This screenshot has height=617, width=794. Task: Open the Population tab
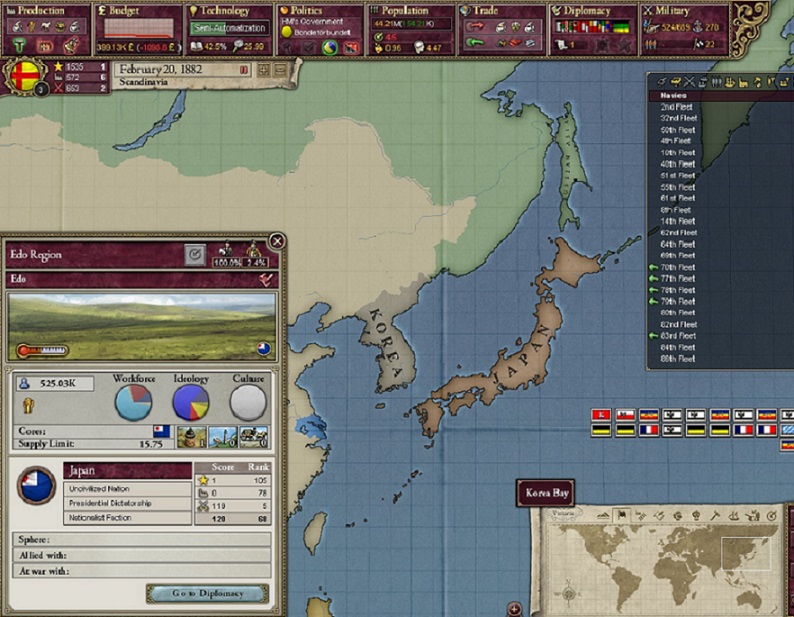click(412, 11)
